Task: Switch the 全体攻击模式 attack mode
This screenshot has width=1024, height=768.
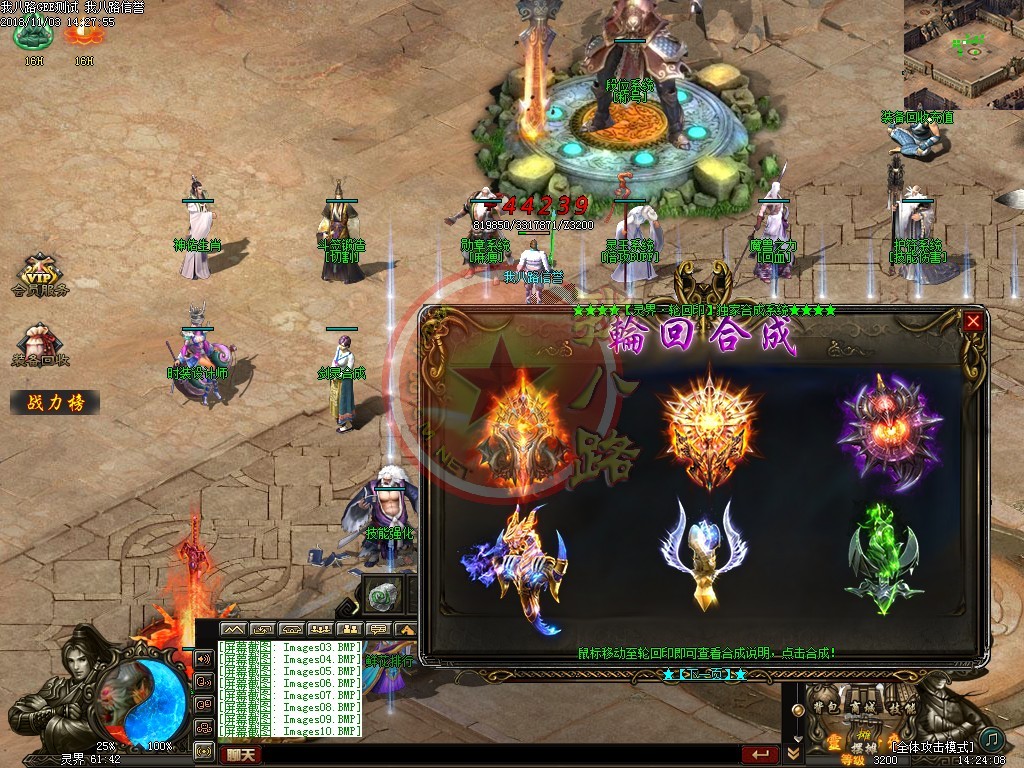Action: click(x=932, y=747)
